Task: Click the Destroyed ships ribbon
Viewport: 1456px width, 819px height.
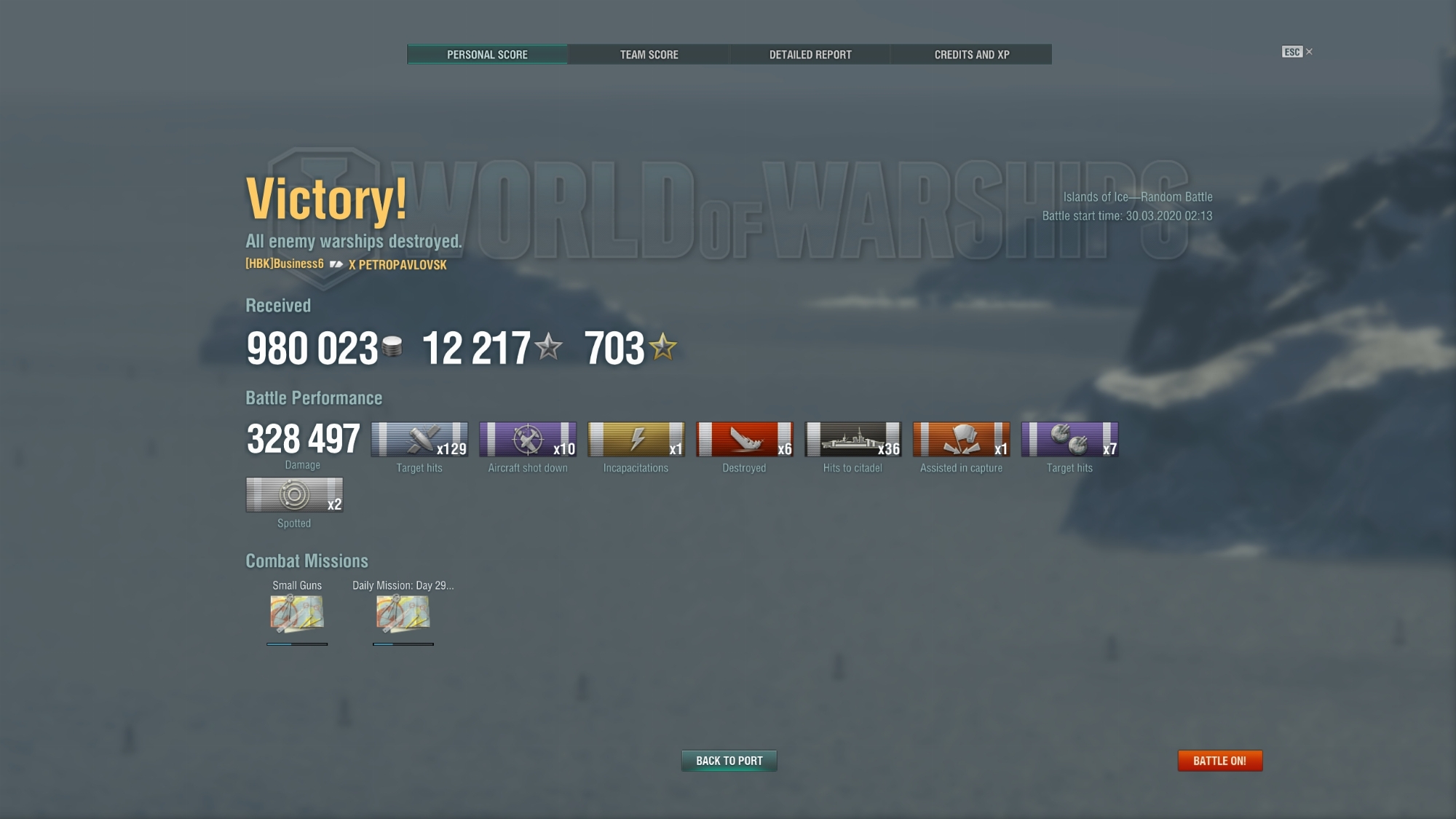Action: (745, 440)
